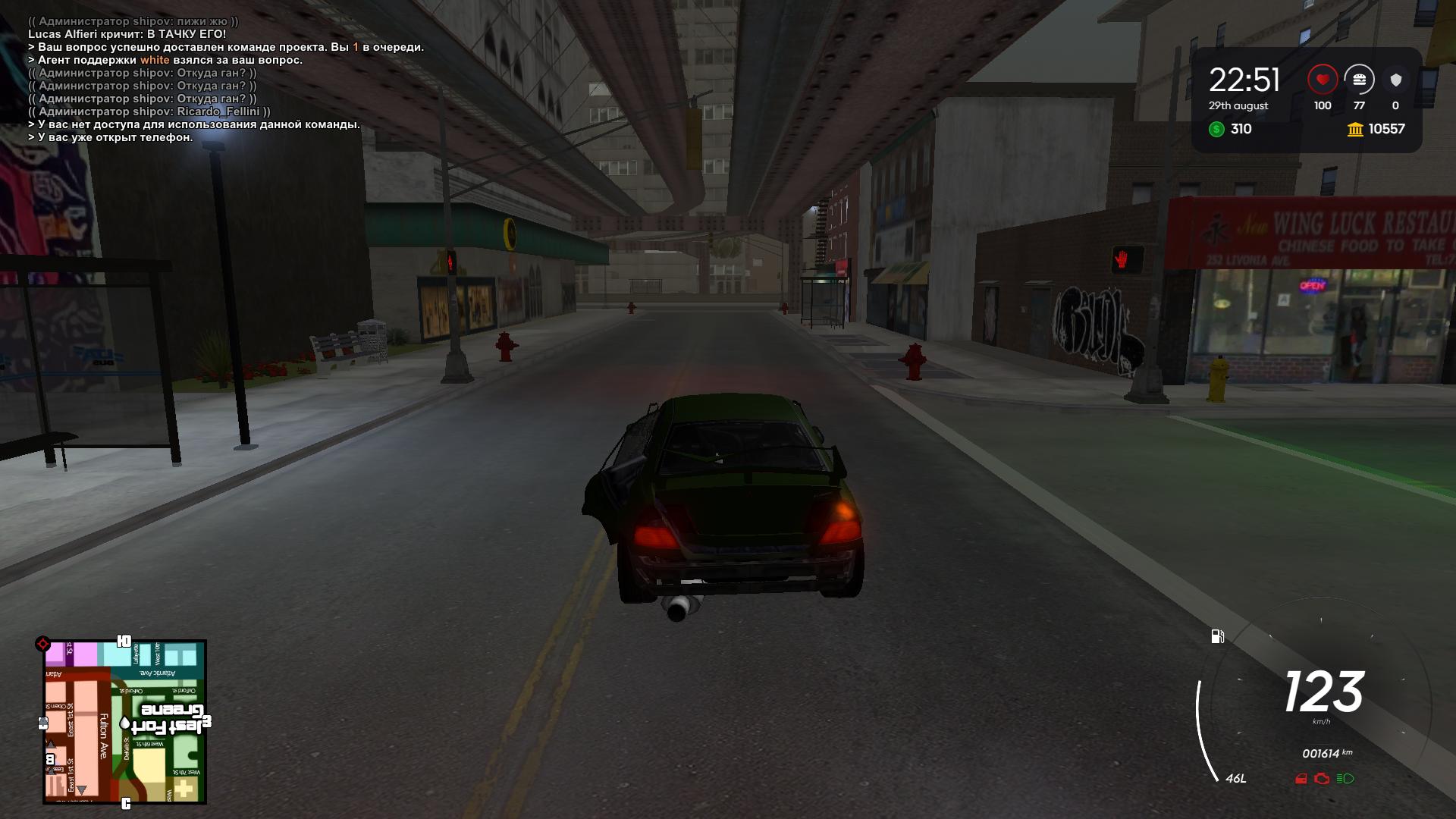Click the red target marker on the minimap
This screenshot has height=819, width=1456.
point(43,645)
